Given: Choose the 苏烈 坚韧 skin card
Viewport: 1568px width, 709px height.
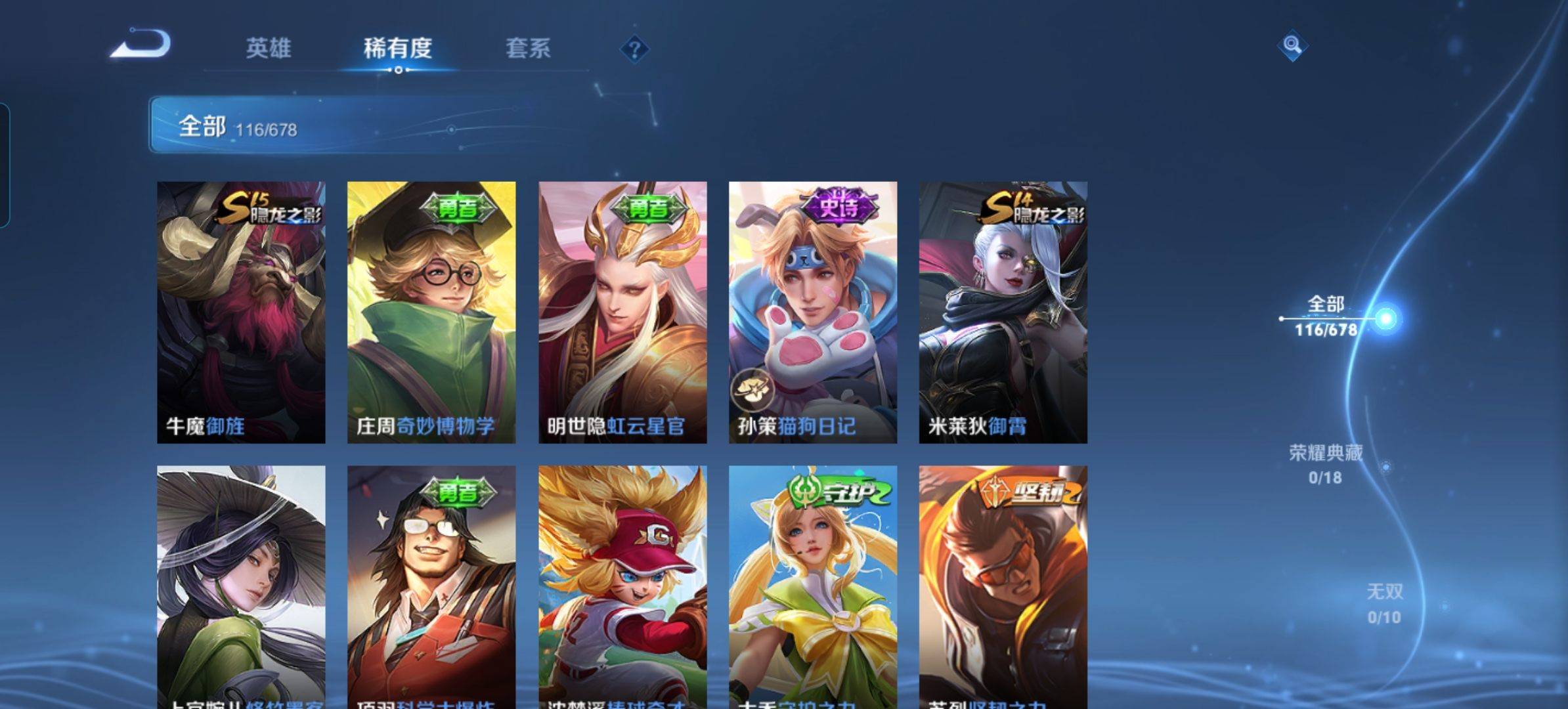Looking at the screenshot, I should click(1003, 588).
